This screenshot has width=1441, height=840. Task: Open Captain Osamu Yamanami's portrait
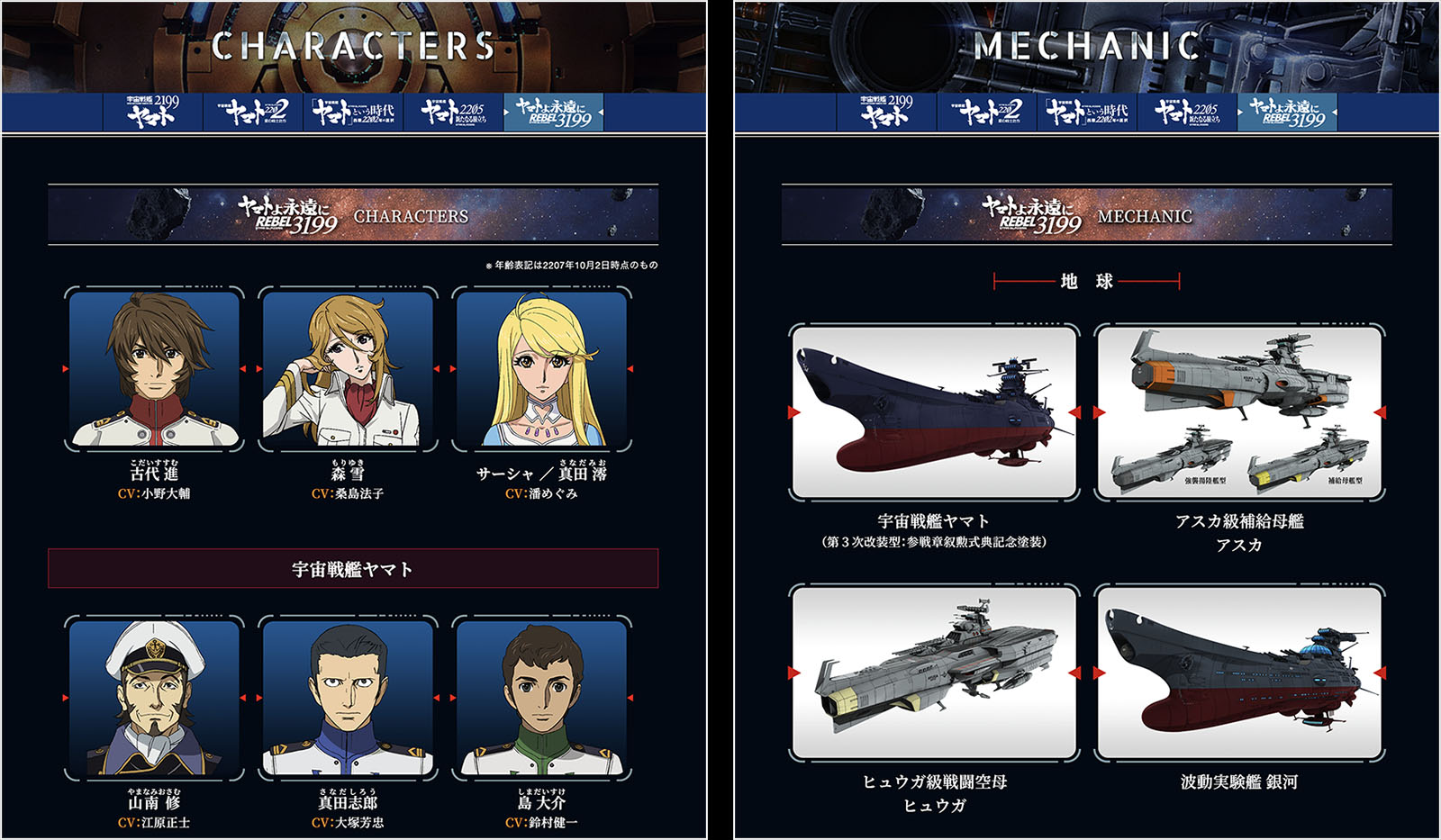(x=154, y=698)
